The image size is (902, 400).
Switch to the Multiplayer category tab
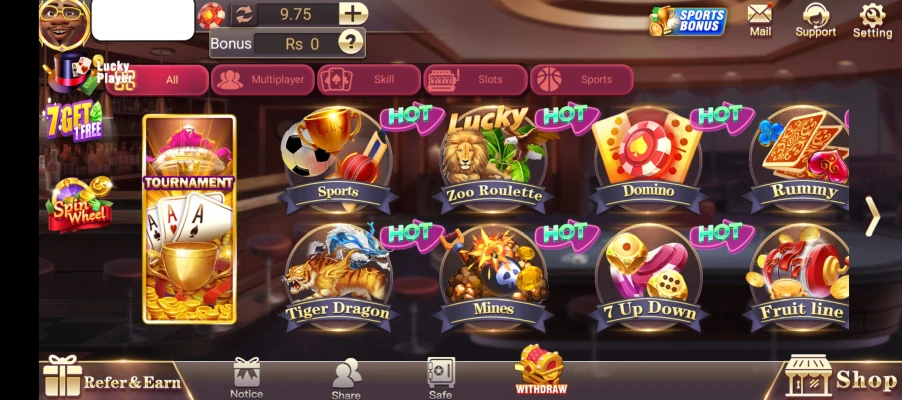tap(263, 80)
